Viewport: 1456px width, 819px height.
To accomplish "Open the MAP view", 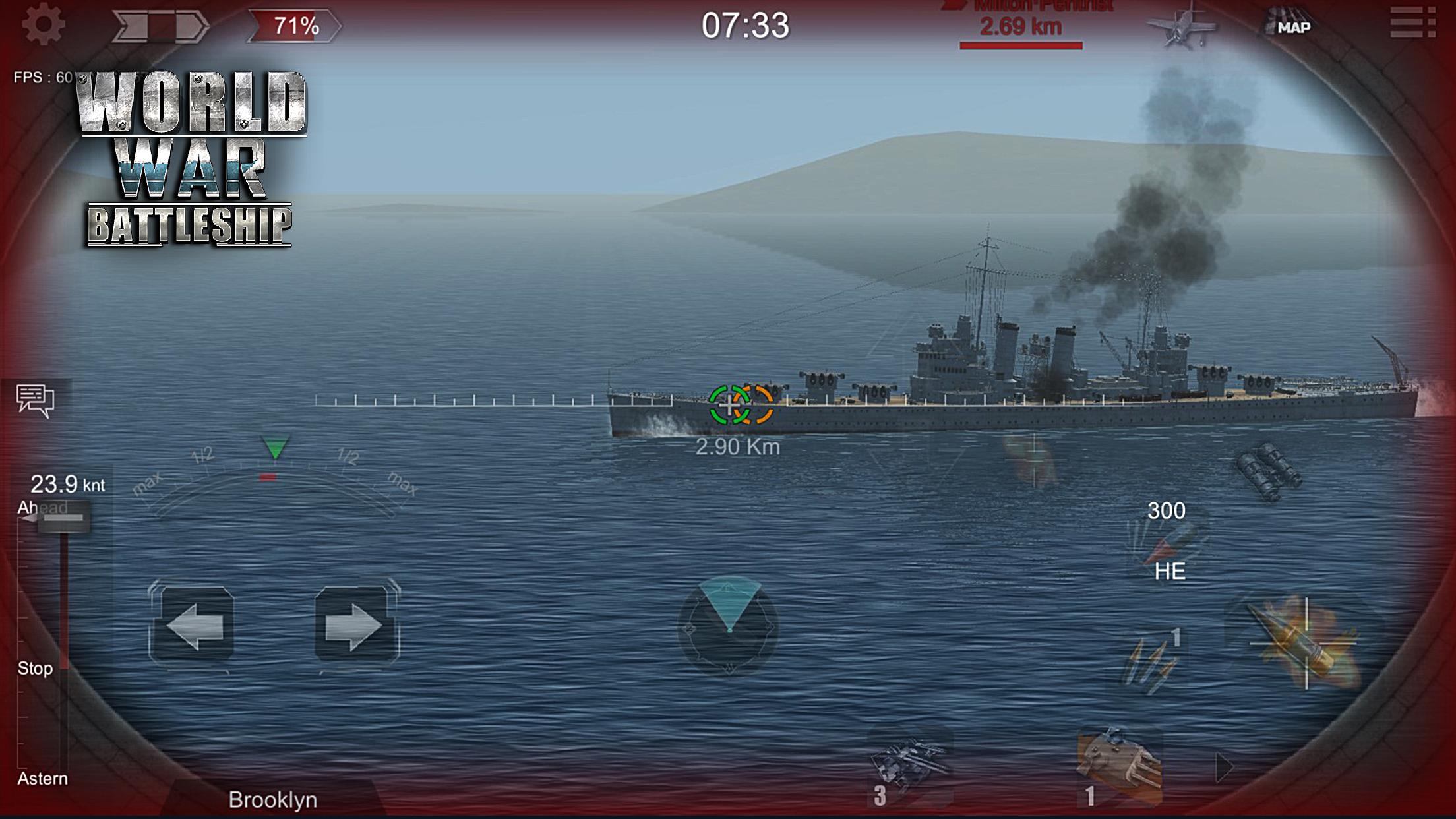I will 1289,26.
